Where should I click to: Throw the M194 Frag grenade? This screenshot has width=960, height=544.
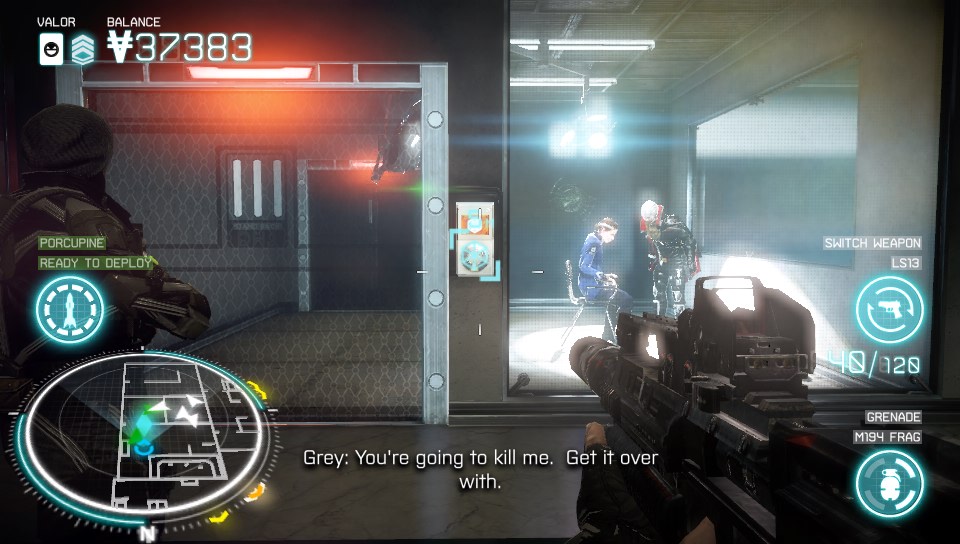coord(888,482)
